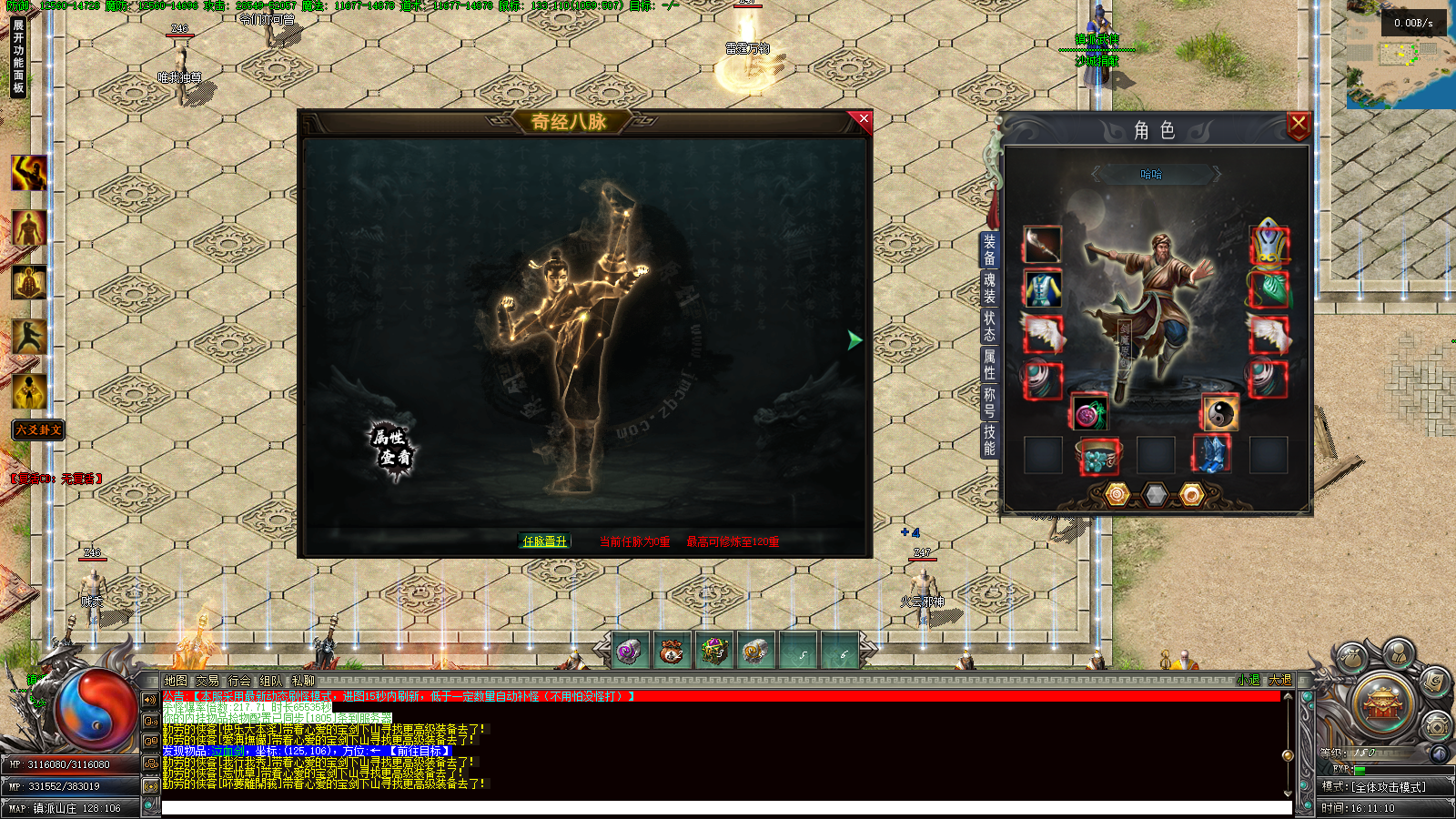Open the 状态 status tab

[989, 326]
